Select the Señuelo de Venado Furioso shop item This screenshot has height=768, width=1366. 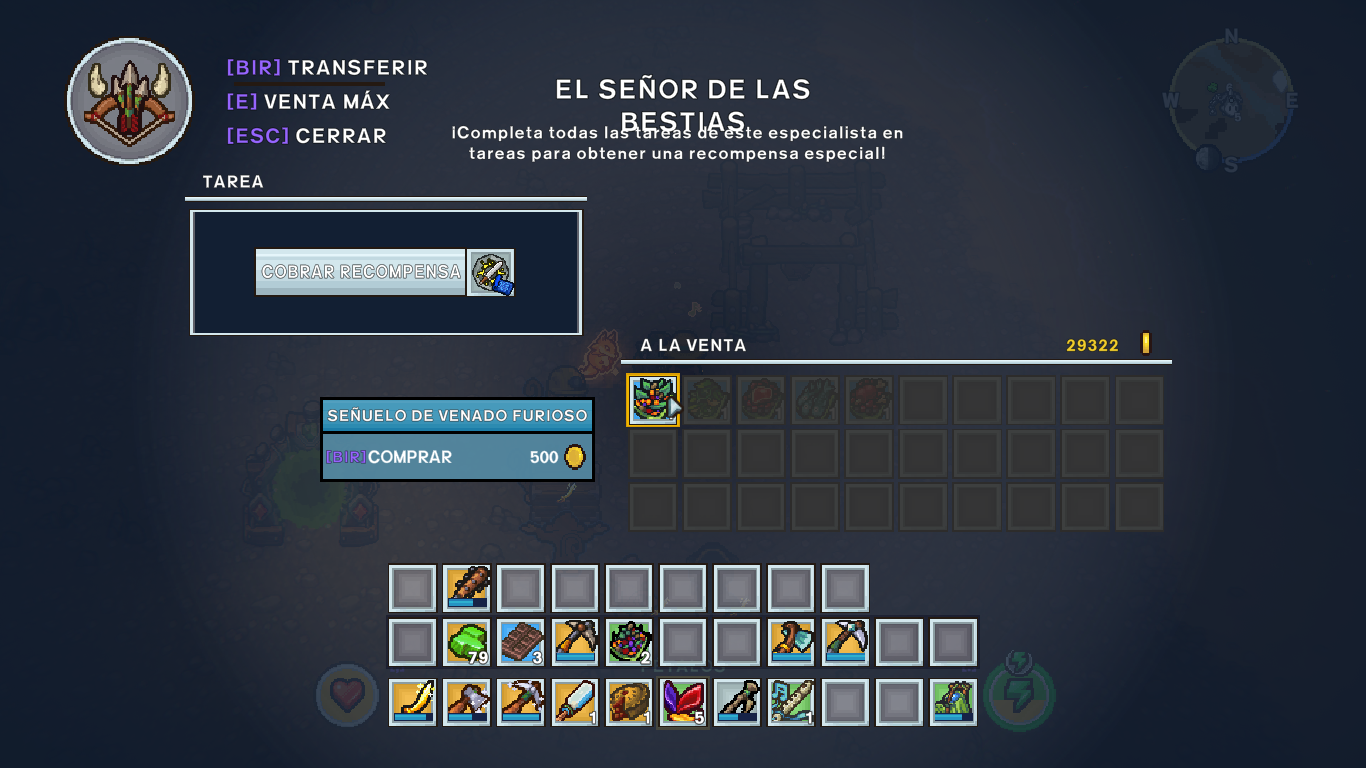pos(653,400)
